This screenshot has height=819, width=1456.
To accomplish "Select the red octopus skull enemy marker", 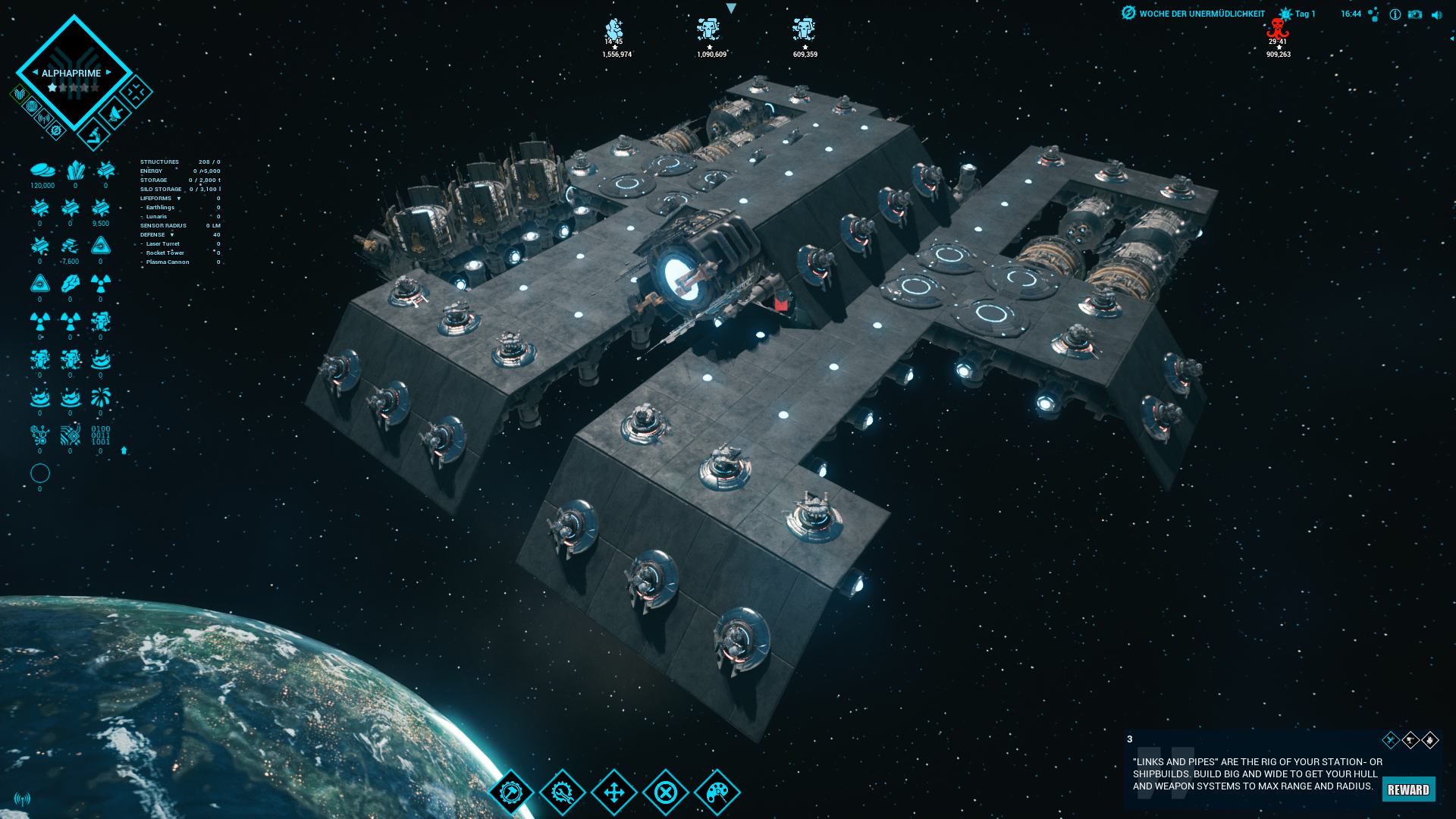I will coord(1278,30).
